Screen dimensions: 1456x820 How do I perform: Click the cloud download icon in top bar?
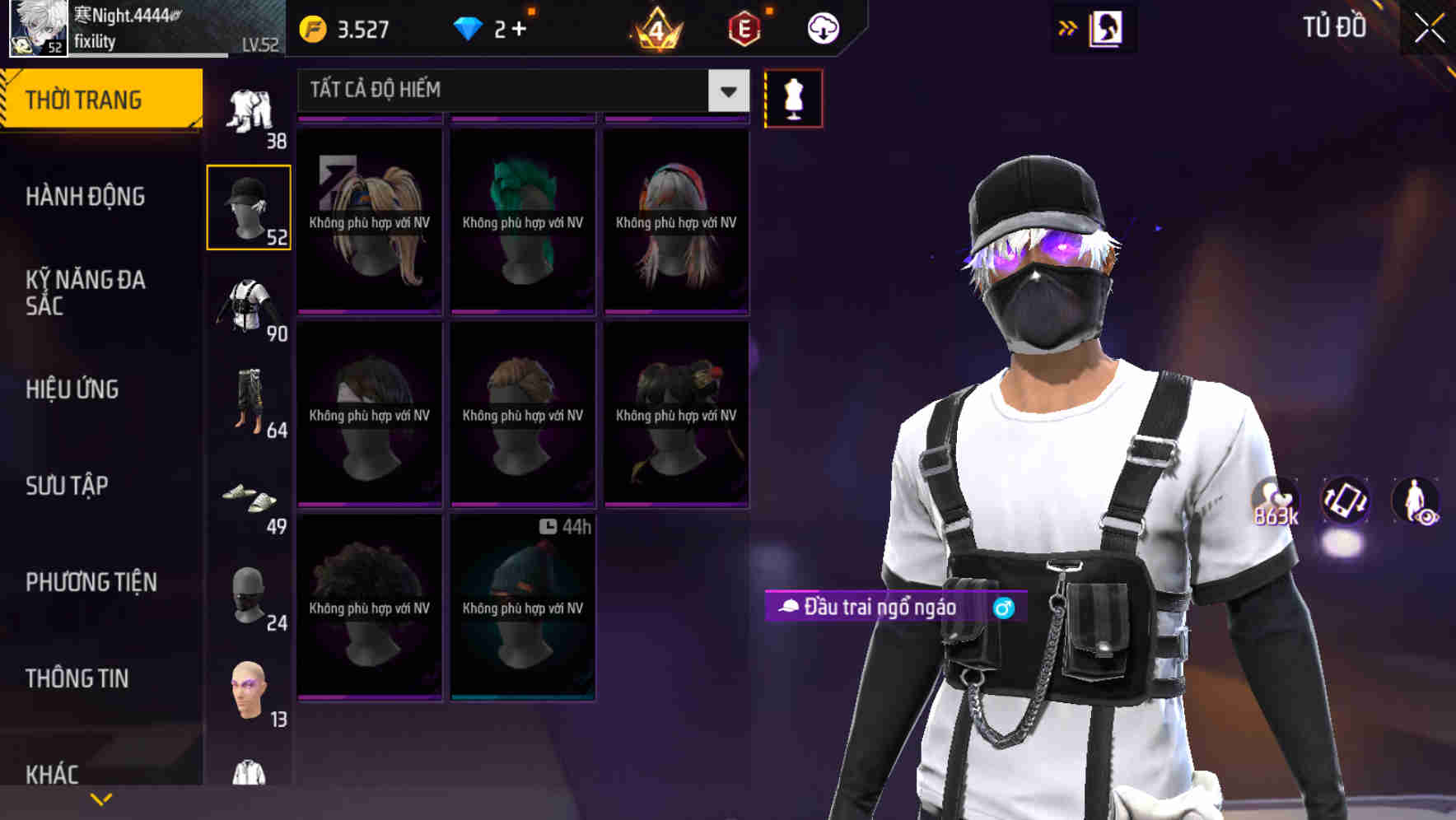[824, 27]
